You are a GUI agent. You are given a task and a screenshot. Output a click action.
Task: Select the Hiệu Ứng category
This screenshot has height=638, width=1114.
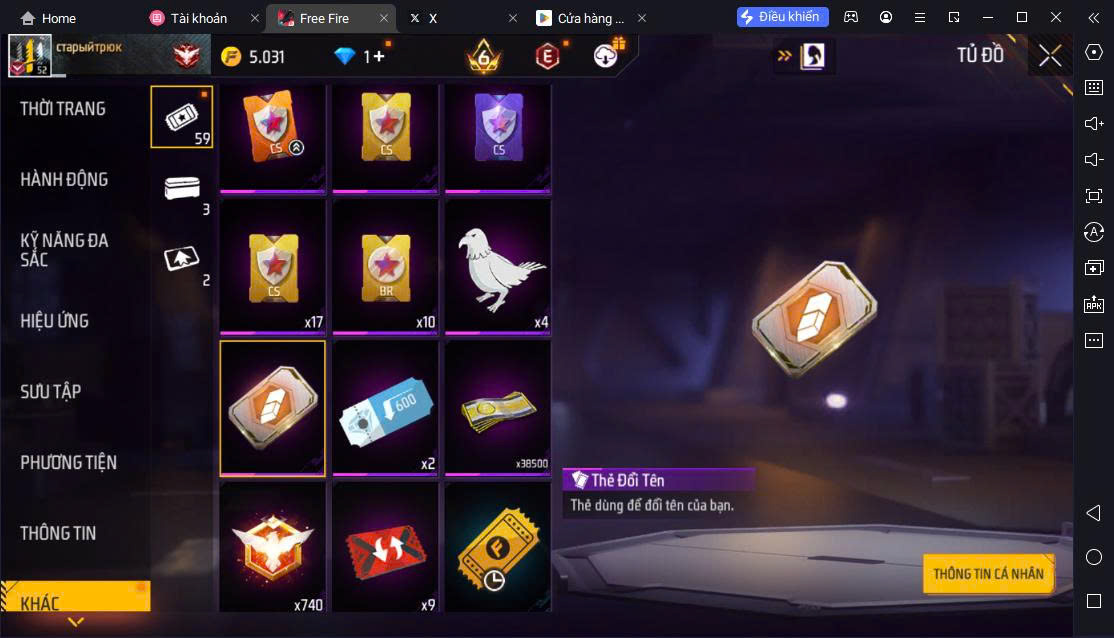[55, 321]
